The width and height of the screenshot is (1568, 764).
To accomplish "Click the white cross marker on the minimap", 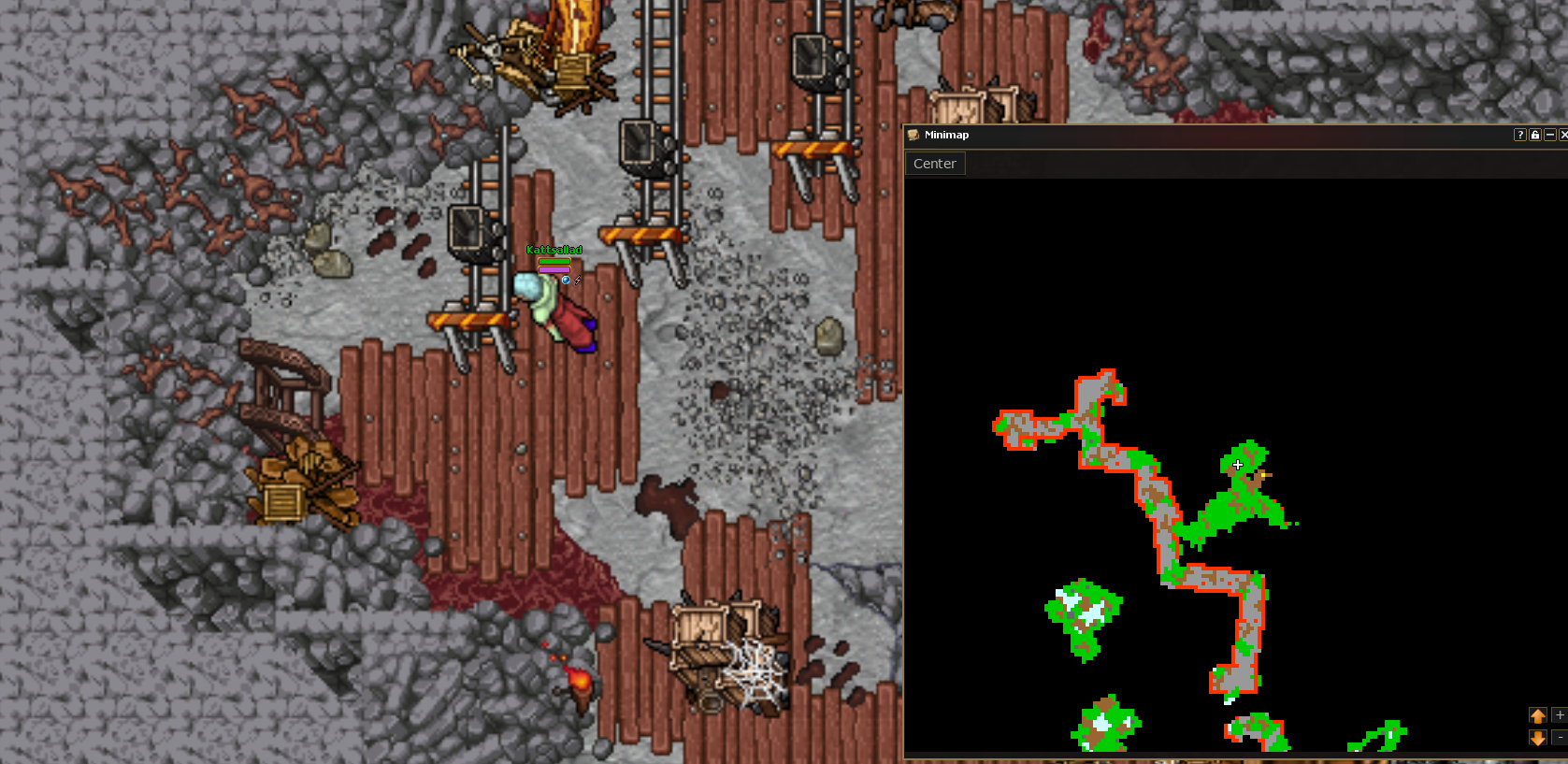I will pos(1238,465).
